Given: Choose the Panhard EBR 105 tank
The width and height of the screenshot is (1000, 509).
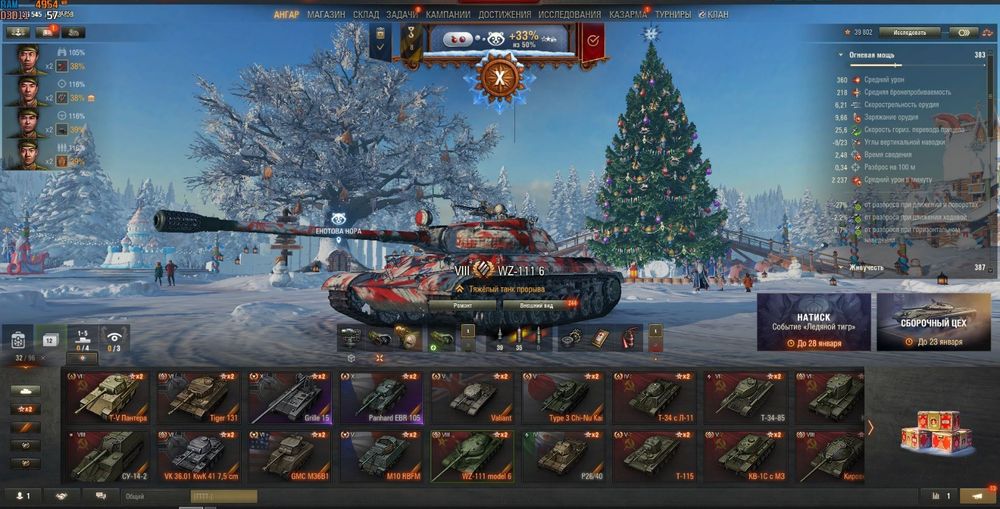Looking at the screenshot, I should point(380,398).
